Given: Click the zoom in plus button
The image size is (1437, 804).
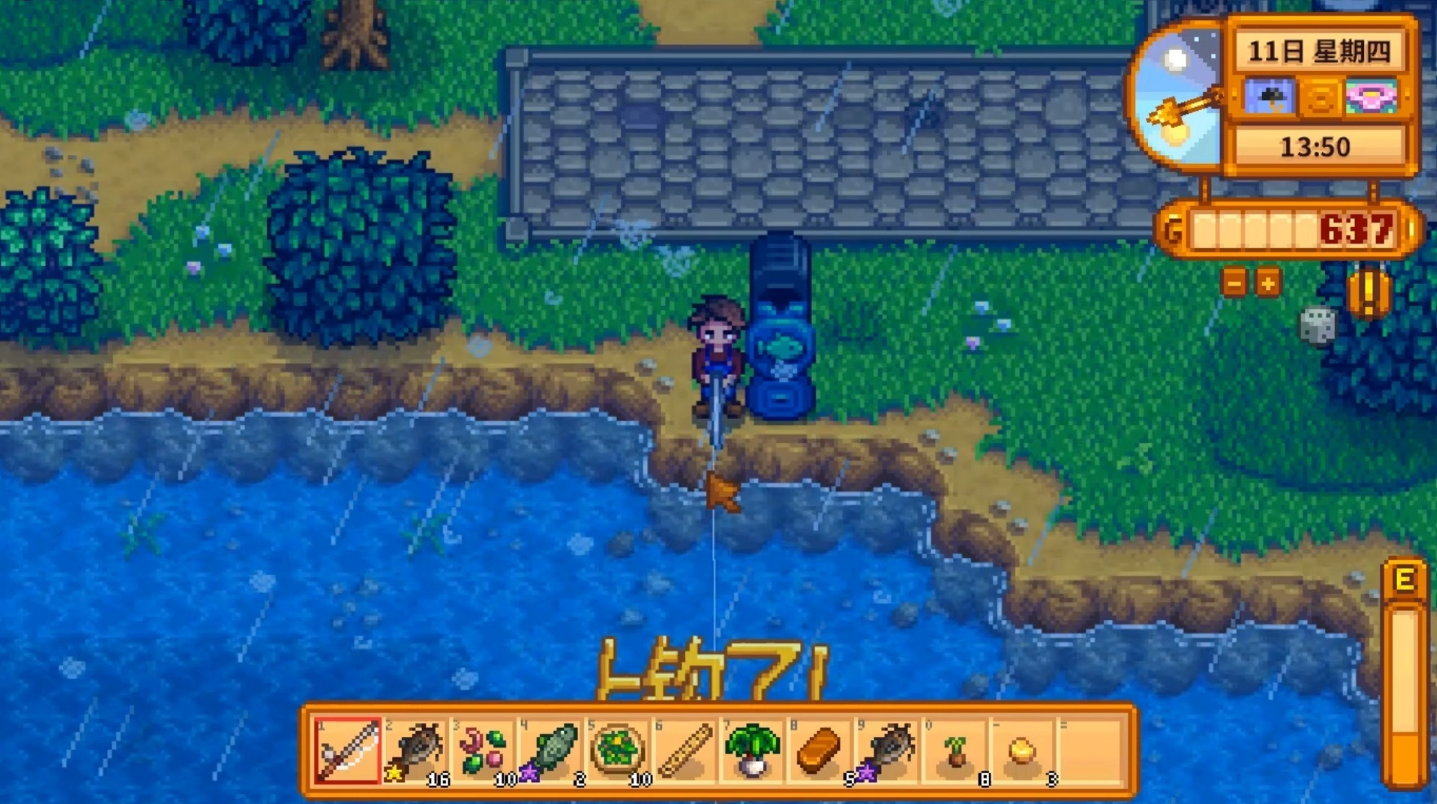Looking at the screenshot, I should coord(1268,283).
